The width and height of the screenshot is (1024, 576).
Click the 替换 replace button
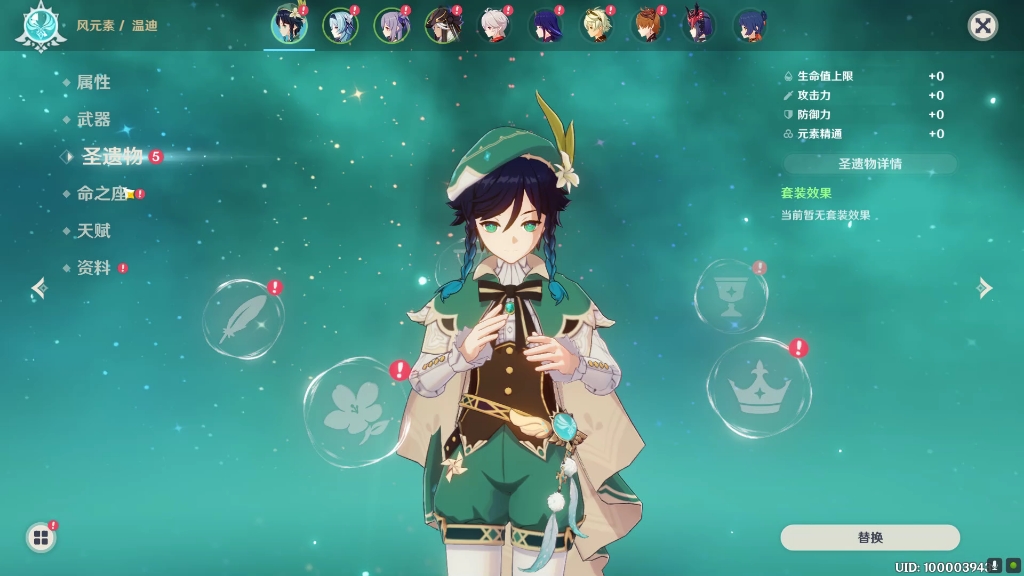point(869,538)
